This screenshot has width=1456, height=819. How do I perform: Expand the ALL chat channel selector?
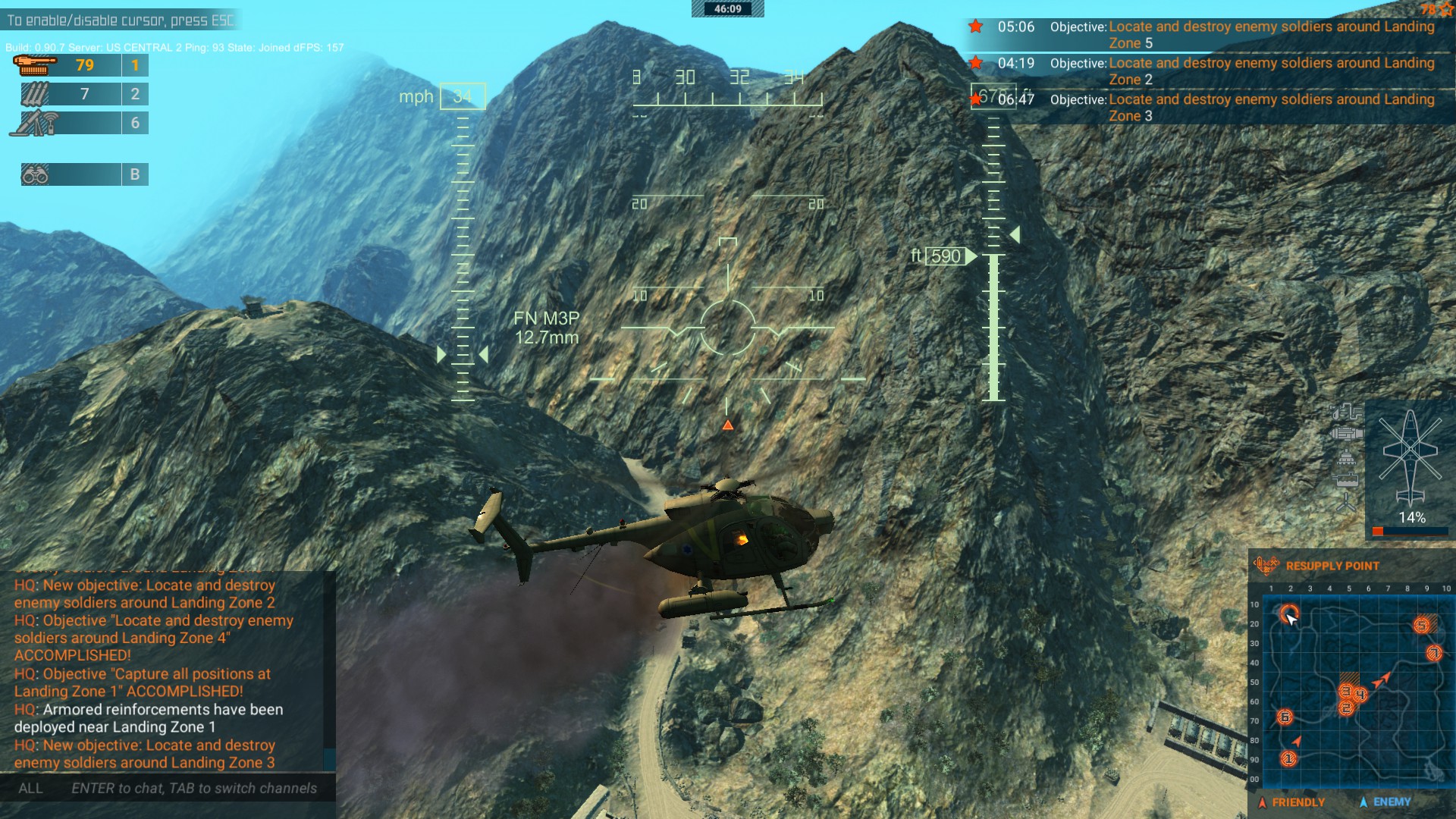pos(30,788)
